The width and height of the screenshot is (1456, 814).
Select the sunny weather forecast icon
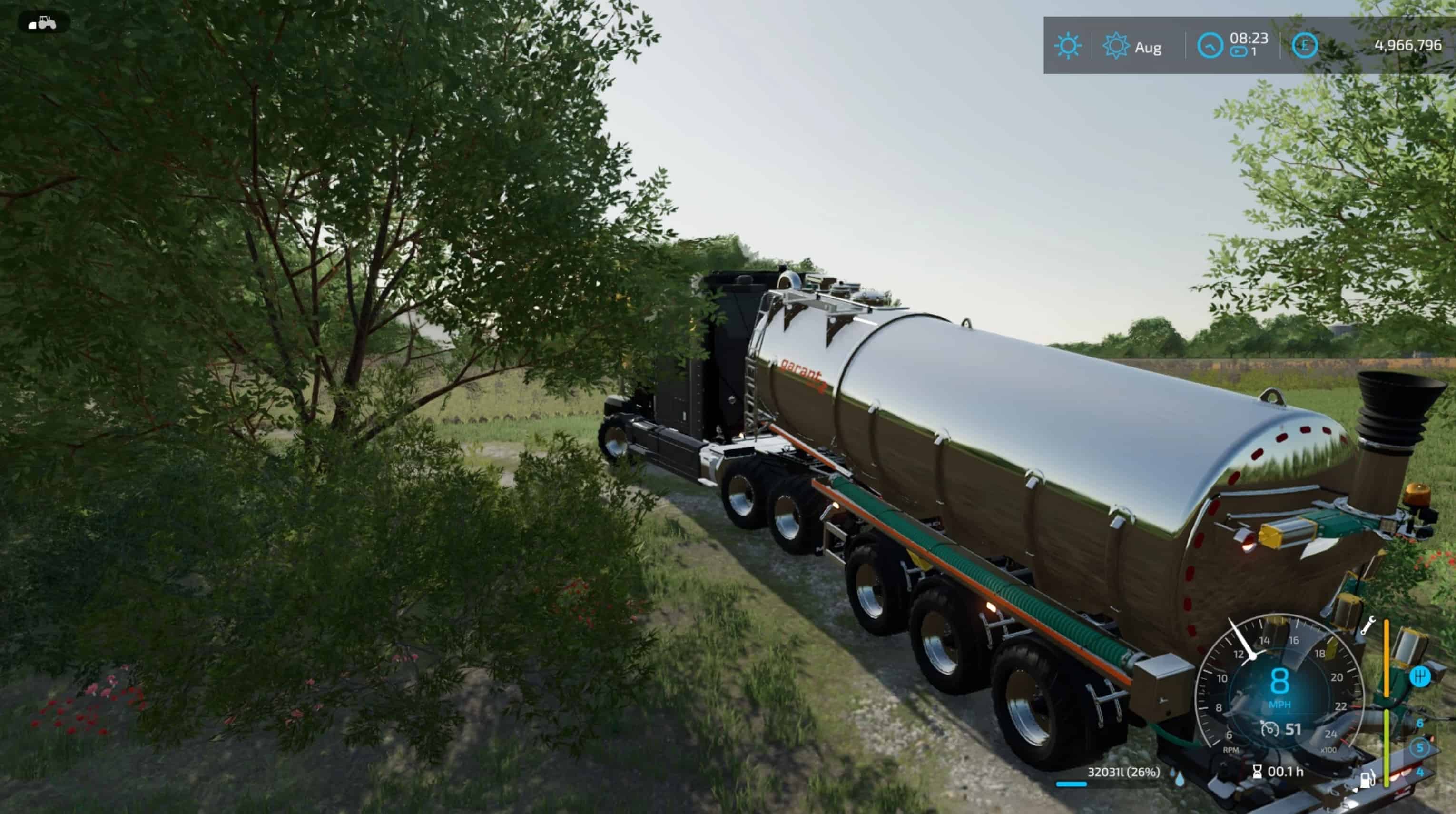[1067, 46]
